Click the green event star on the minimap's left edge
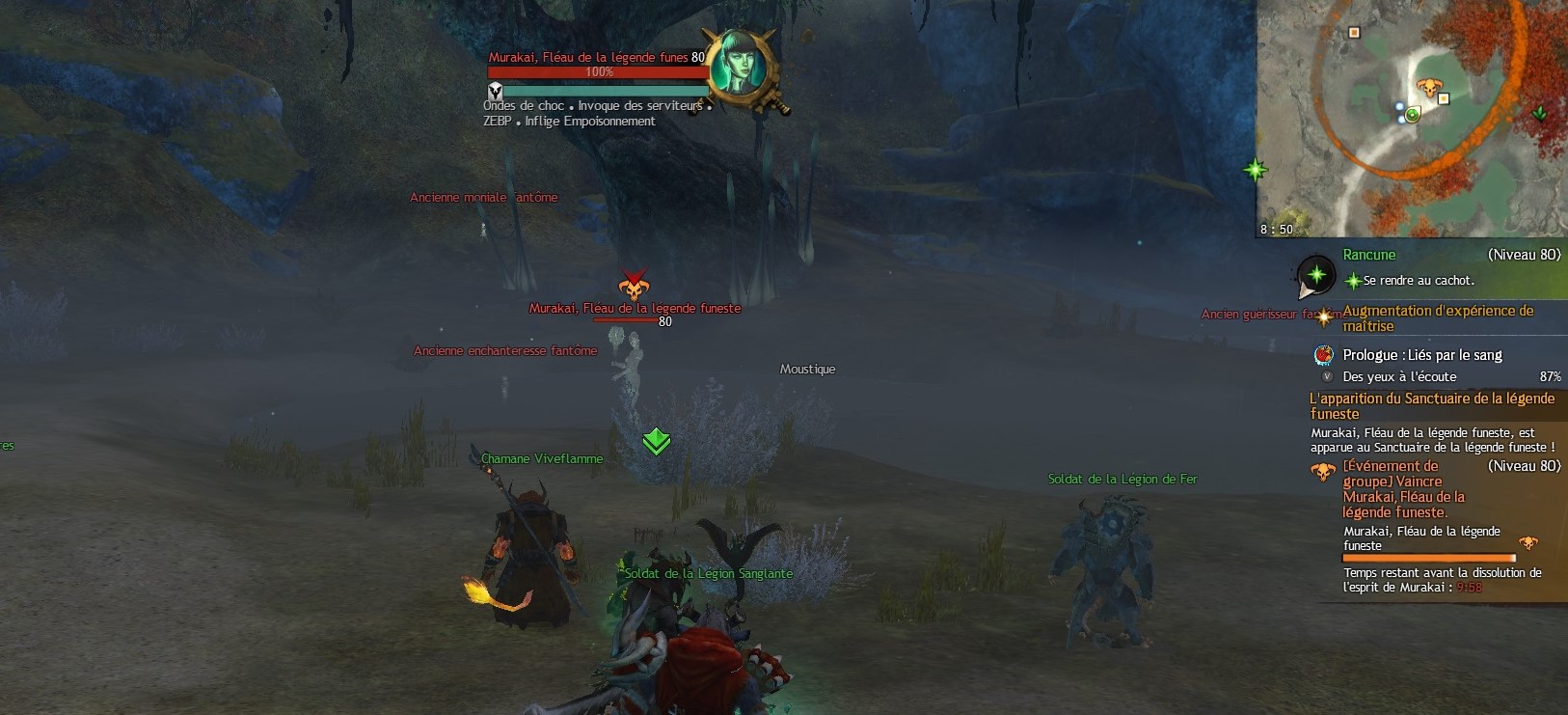The width and height of the screenshot is (1568, 715). tap(1257, 169)
